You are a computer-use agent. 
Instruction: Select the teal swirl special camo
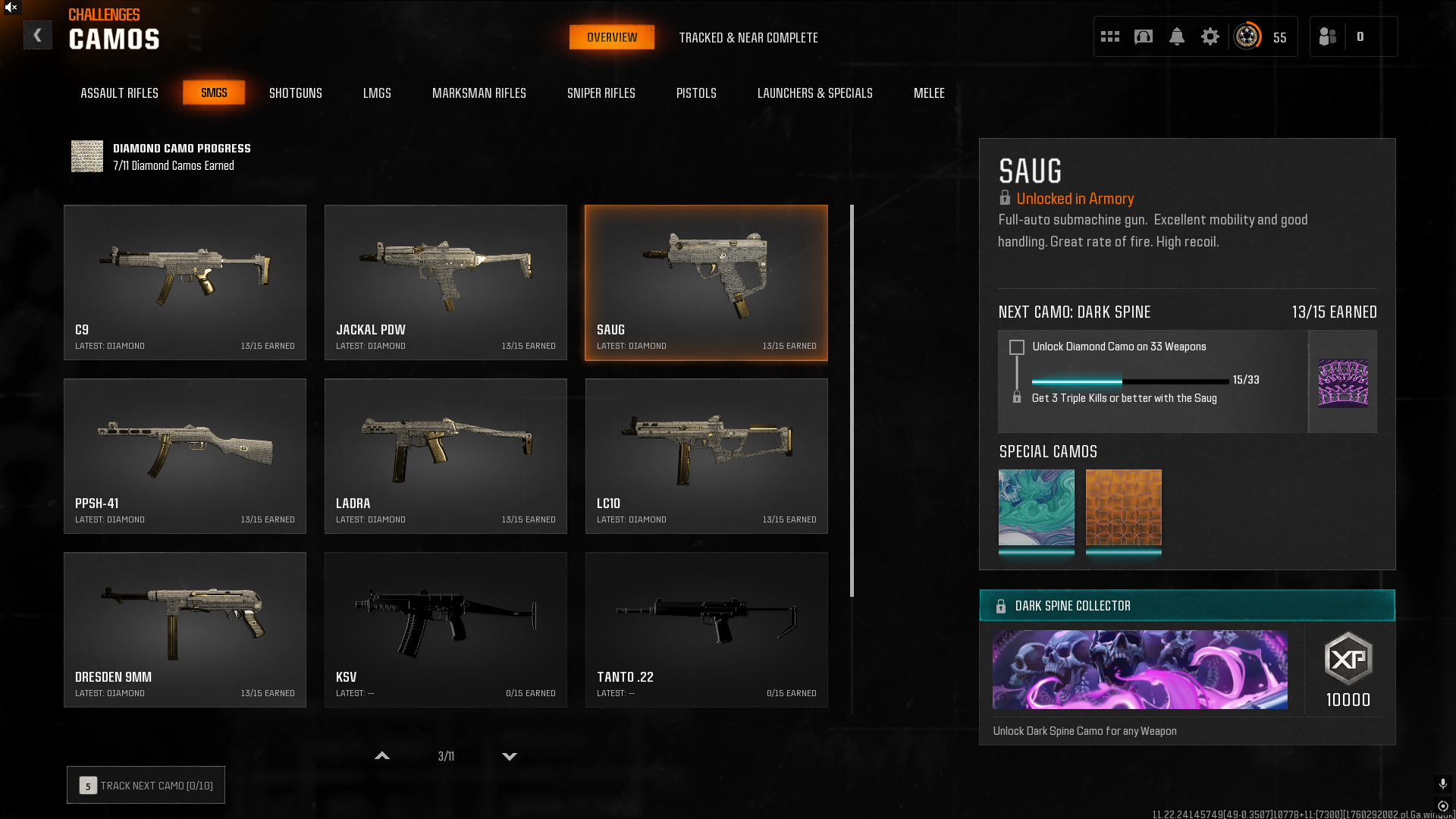pyautogui.click(x=1036, y=507)
